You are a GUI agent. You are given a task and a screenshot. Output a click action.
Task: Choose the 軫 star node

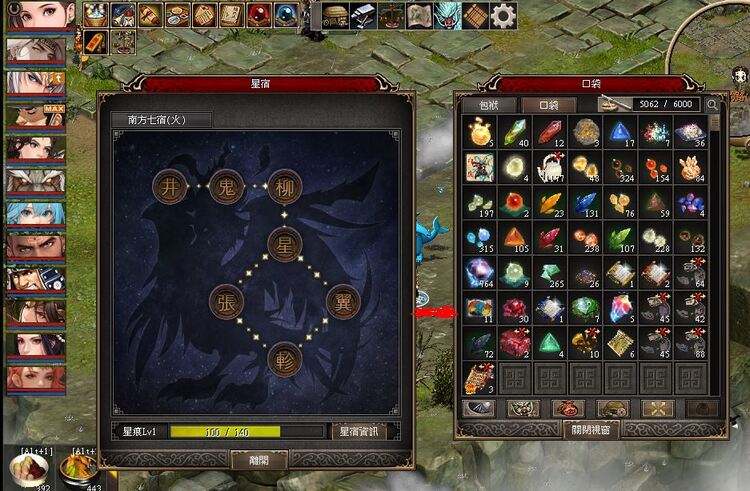click(284, 359)
